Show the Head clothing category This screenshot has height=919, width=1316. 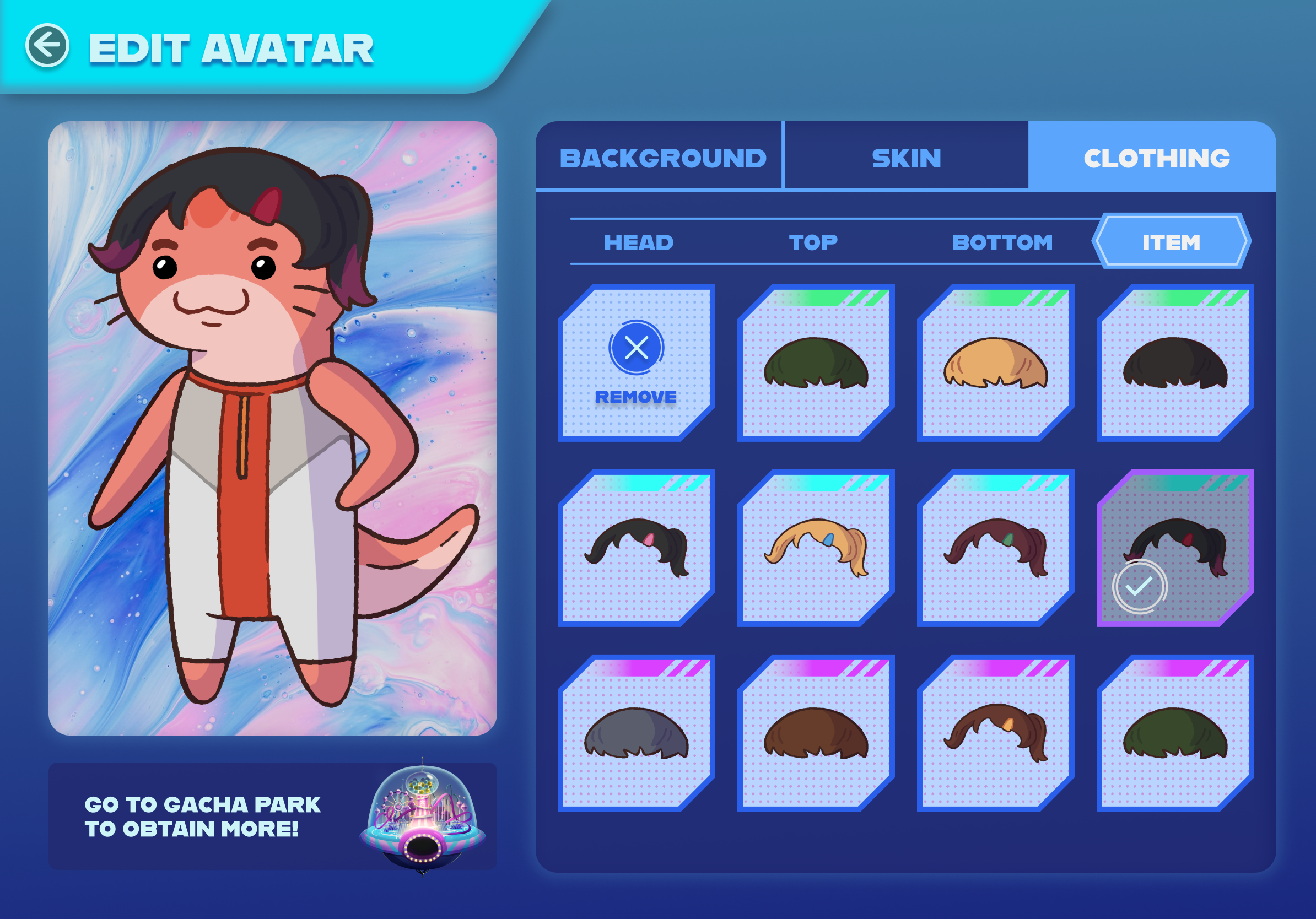point(639,242)
